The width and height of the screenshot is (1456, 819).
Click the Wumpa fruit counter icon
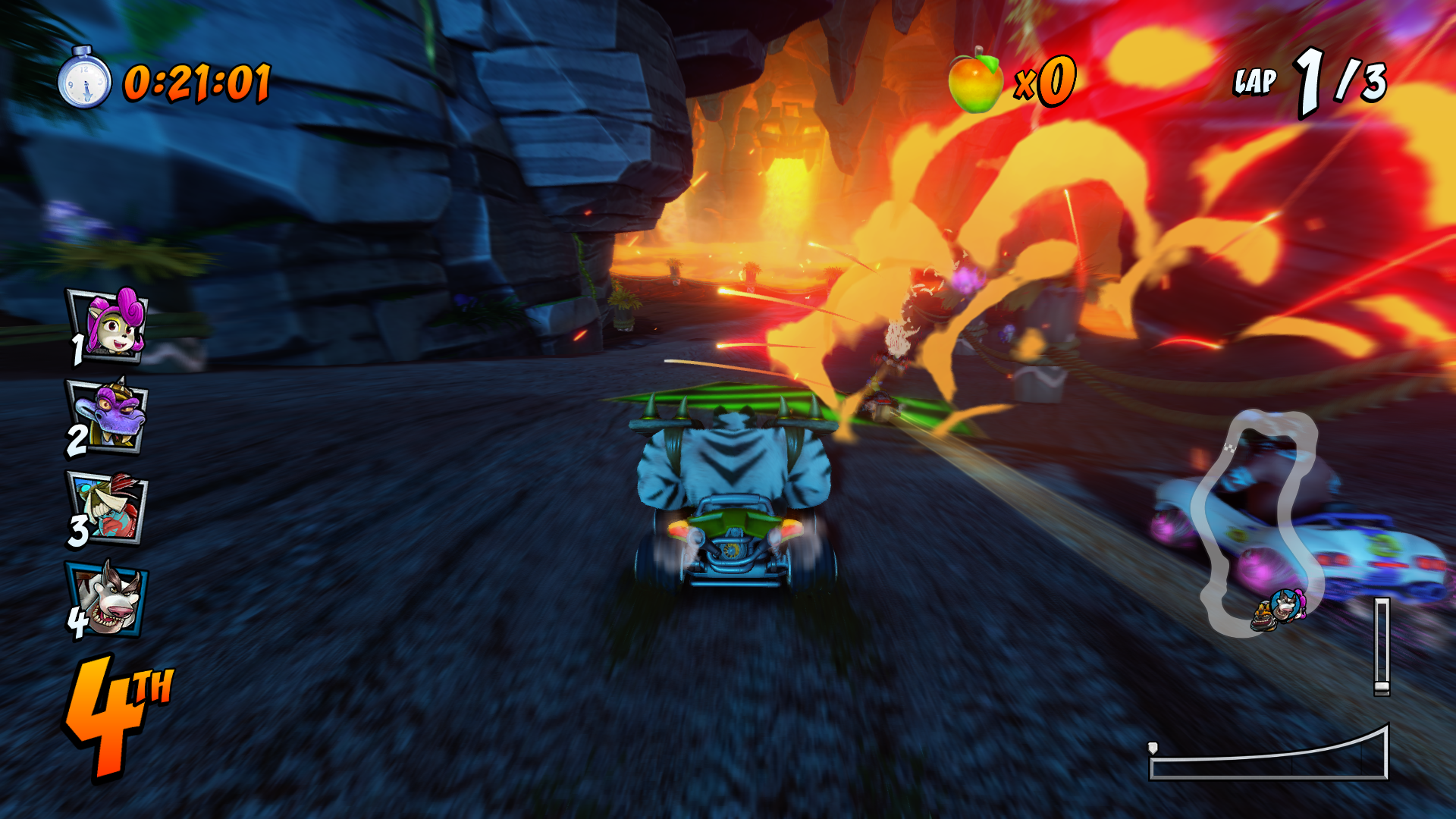[975, 80]
